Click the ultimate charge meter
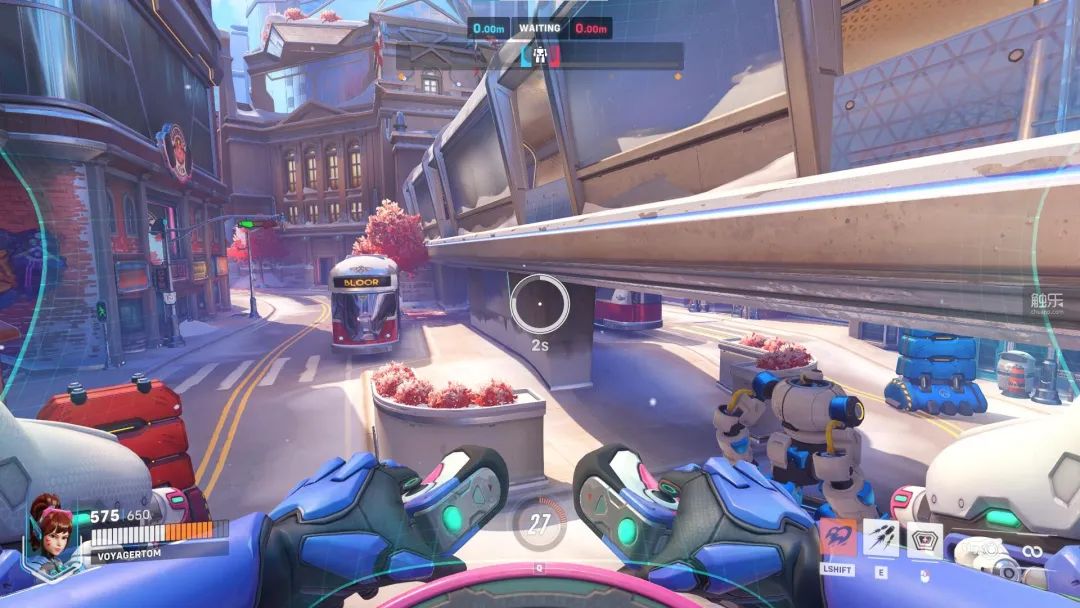The image size is (1080, 608). (540, 523)
